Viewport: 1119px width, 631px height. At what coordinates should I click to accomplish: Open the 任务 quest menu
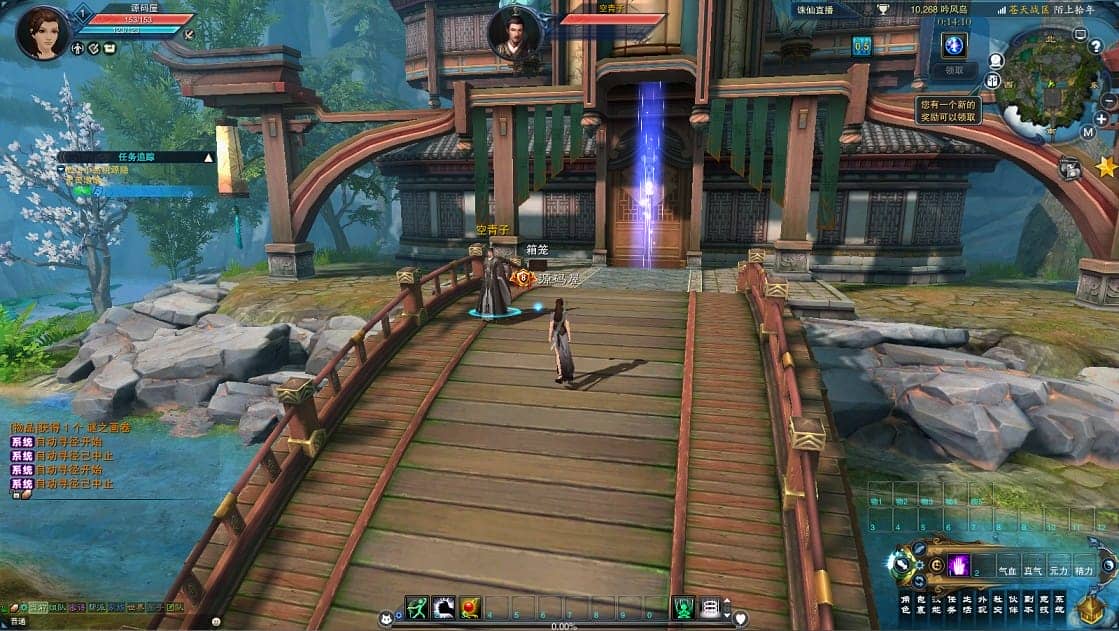click(952, 605)
